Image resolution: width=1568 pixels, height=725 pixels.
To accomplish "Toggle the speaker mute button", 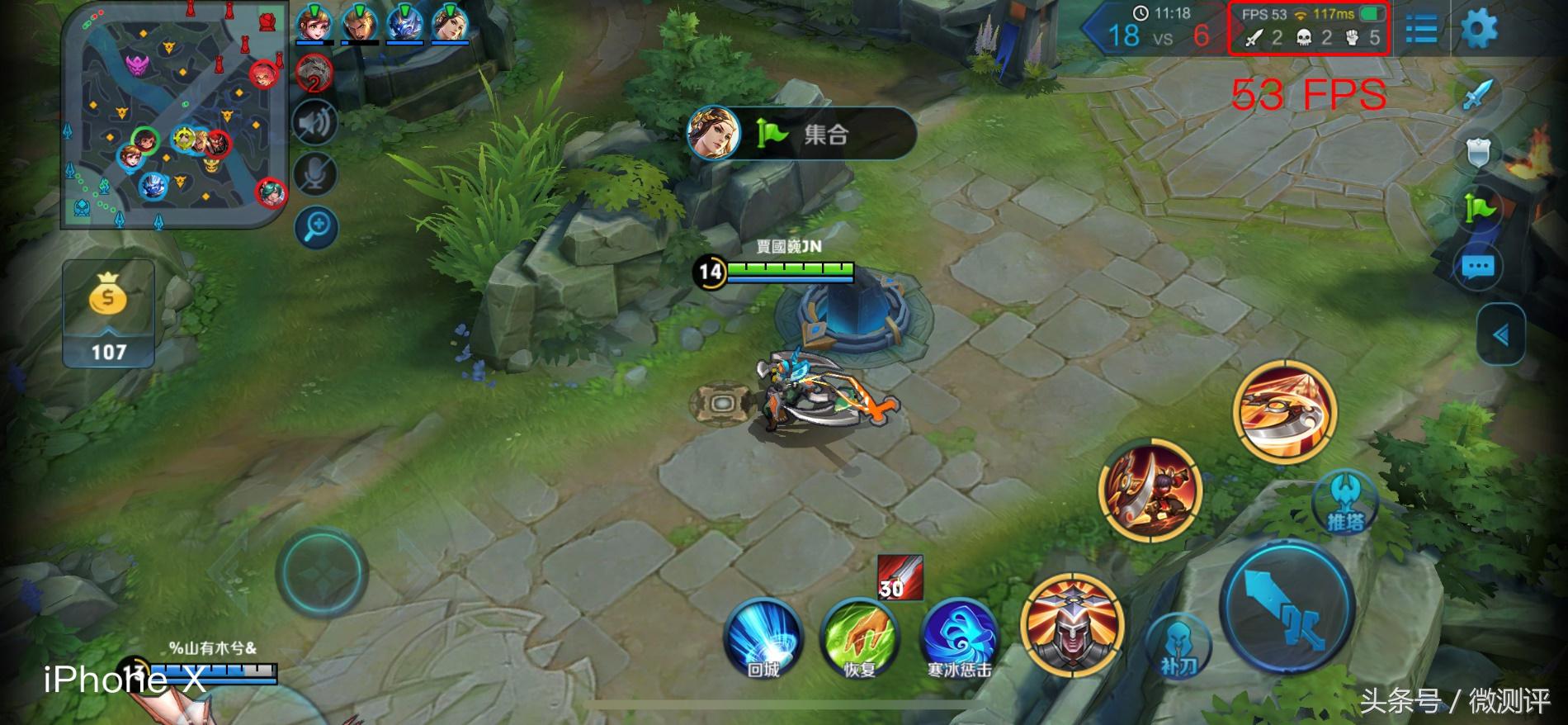I will pos(315,124).
